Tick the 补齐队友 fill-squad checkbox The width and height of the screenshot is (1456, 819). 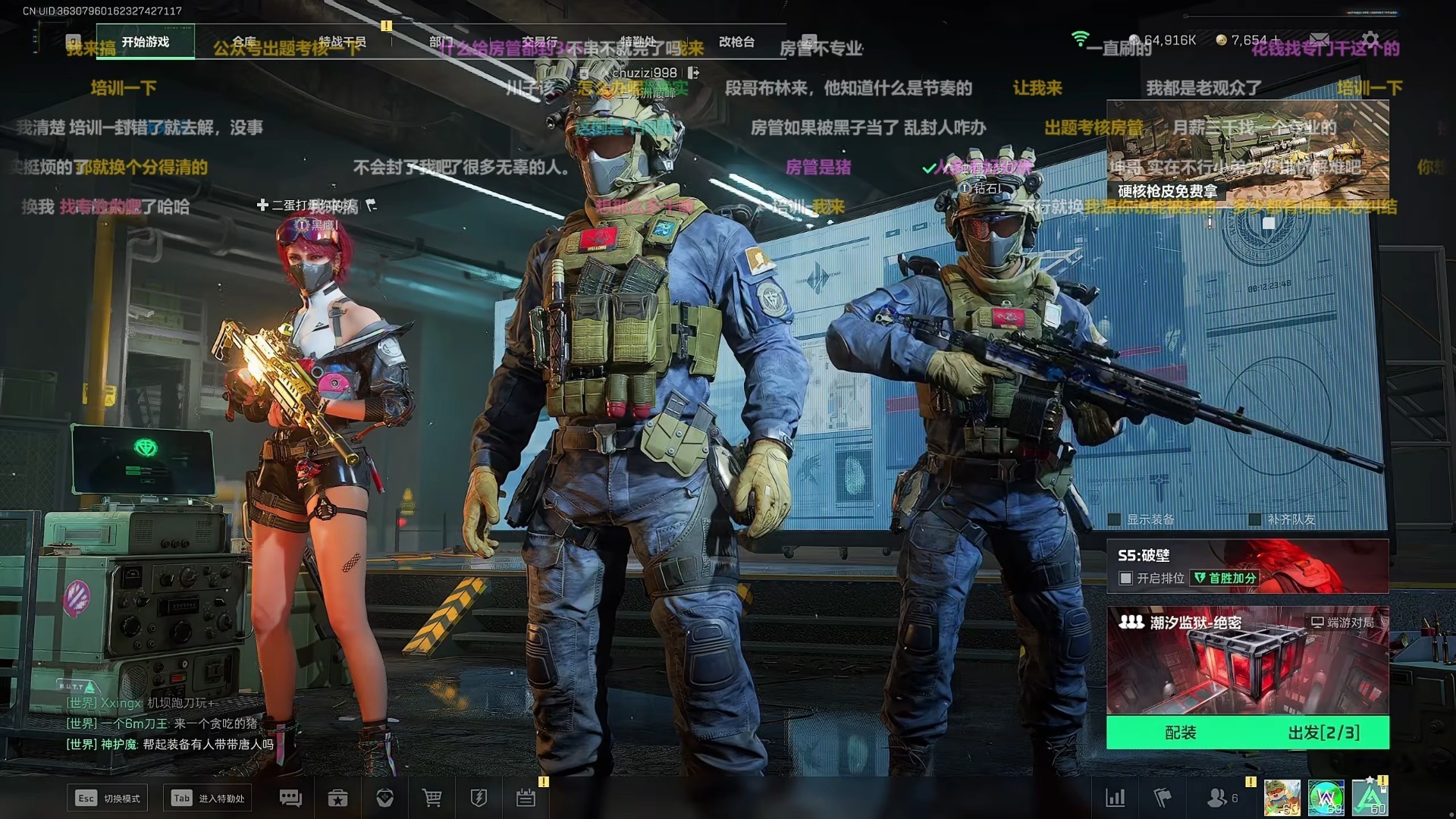[1255, 519]
